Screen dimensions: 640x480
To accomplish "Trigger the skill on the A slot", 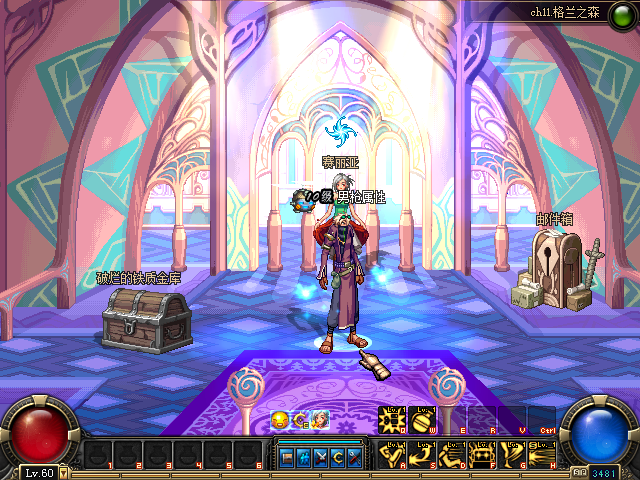I will (392, 455).
